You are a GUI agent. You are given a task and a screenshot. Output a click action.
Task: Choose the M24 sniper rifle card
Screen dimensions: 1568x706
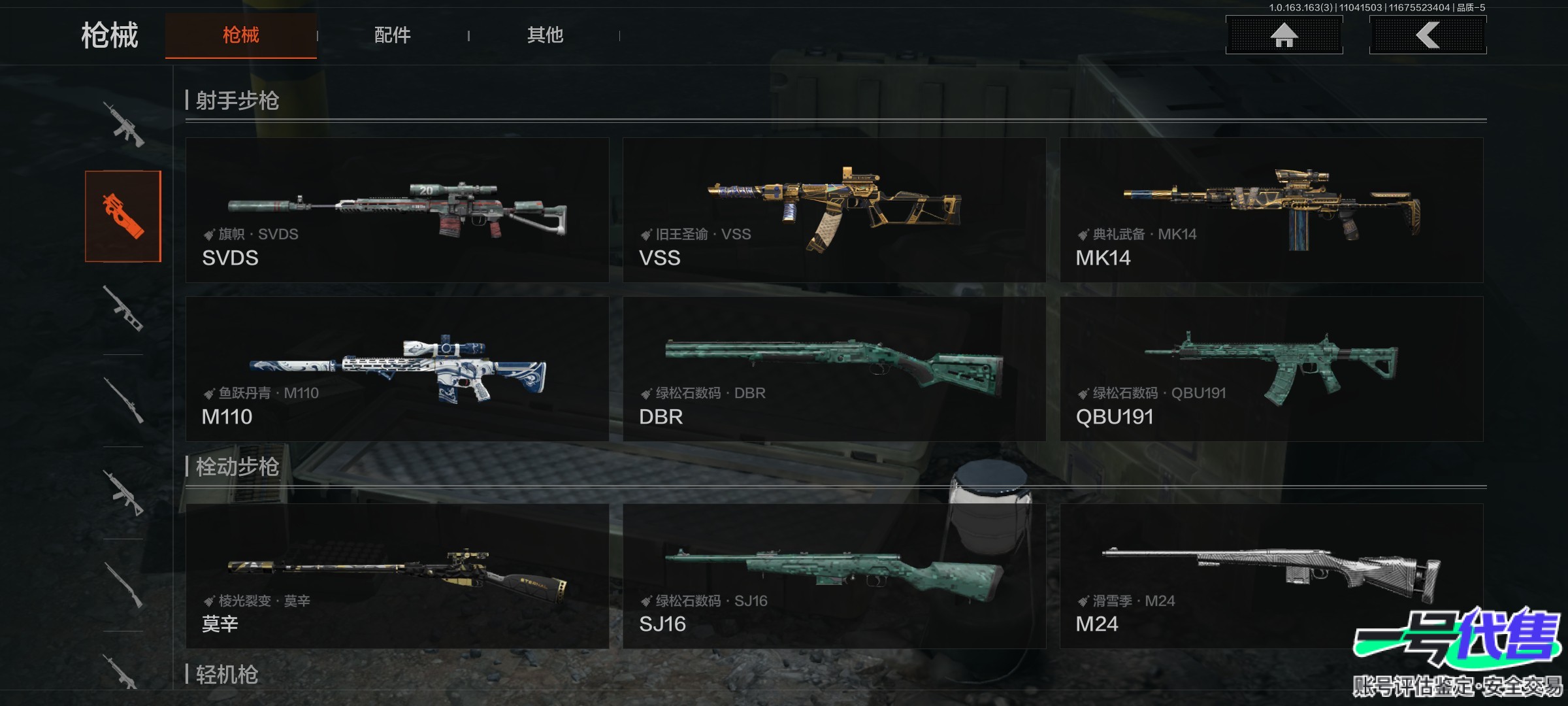[x=1271, y=576]
